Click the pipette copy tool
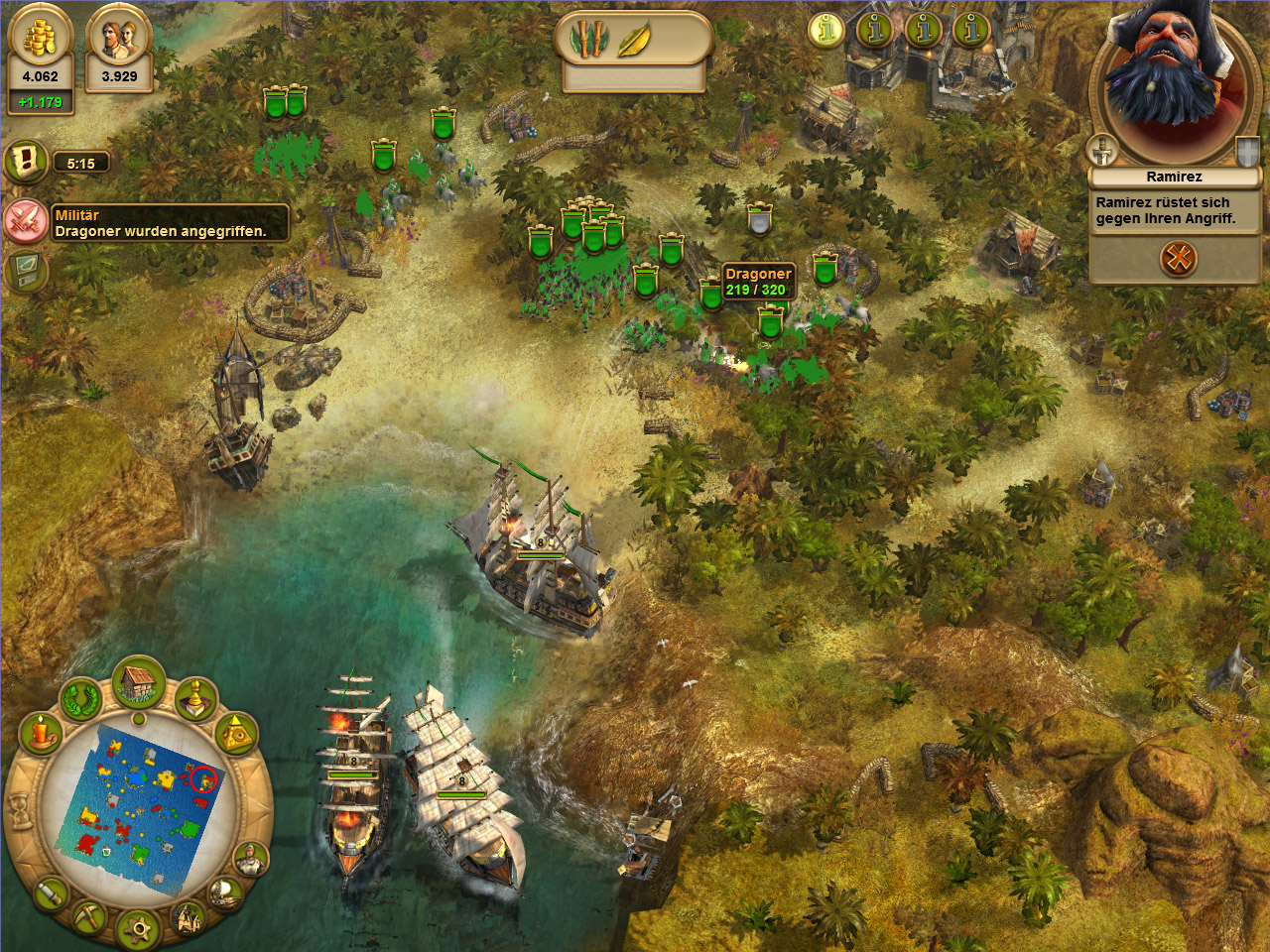 (x=51, y=893)
